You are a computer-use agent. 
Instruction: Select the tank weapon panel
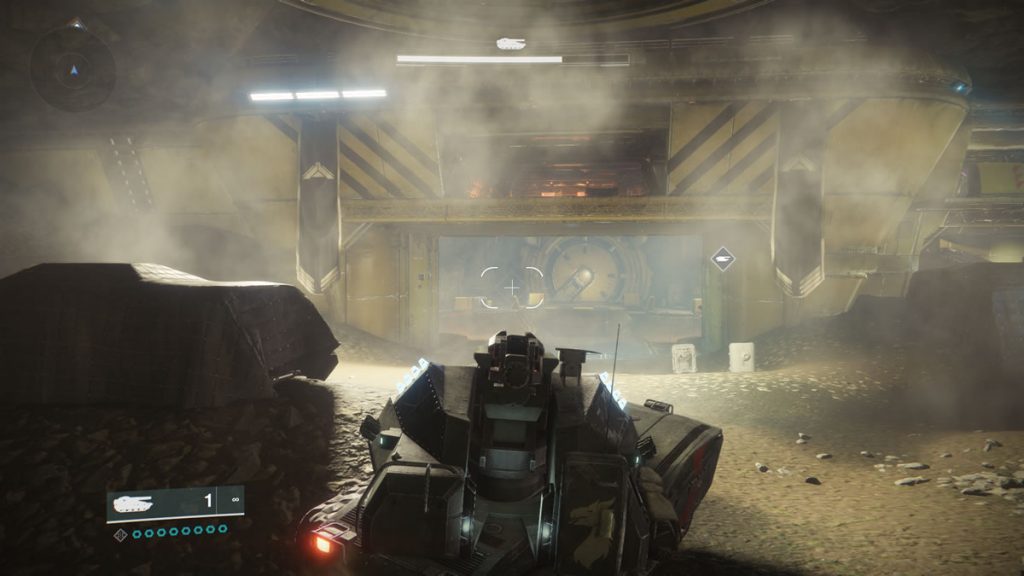point(175,503)
